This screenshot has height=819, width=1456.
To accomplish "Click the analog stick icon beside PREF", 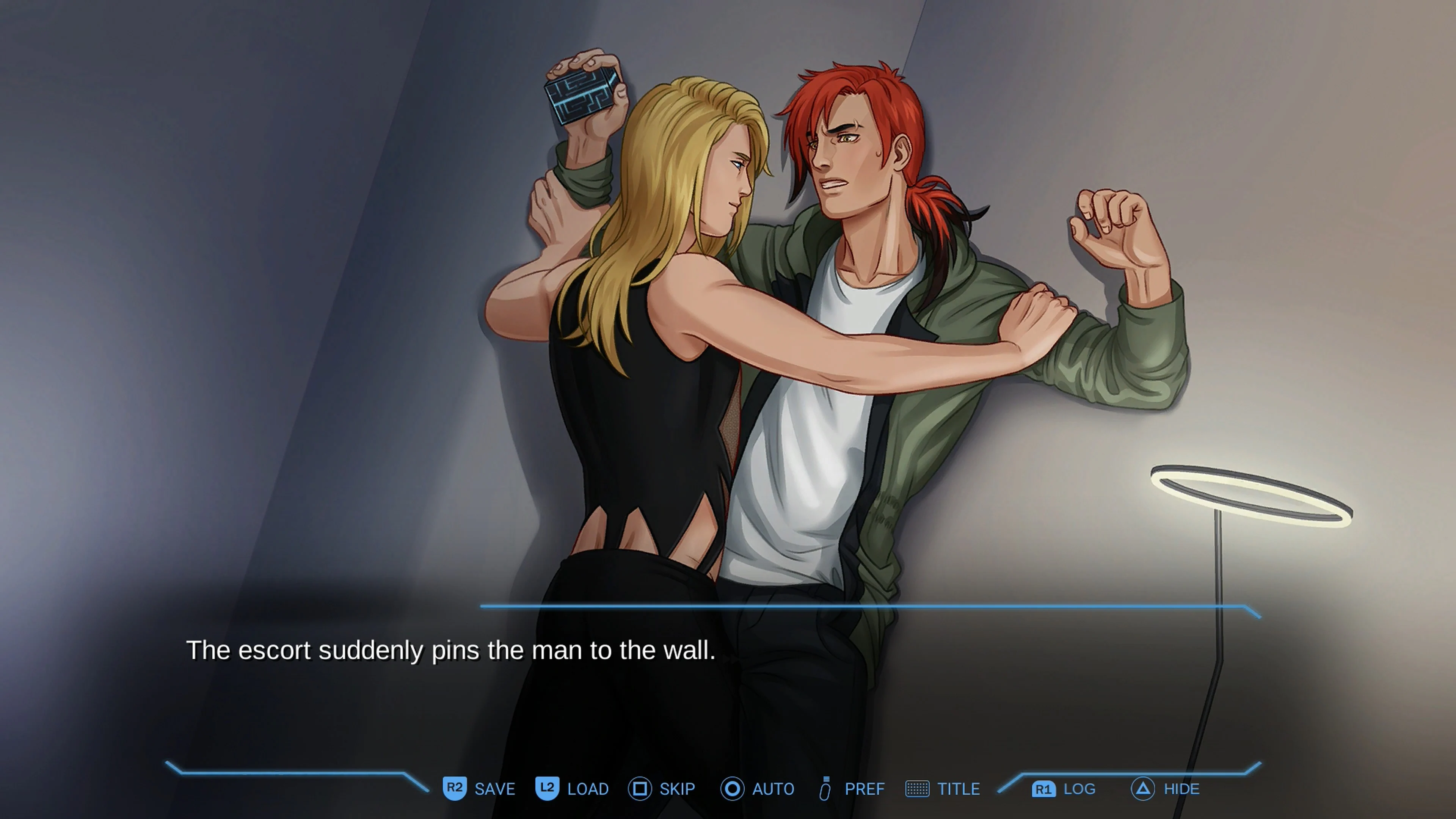I will coord(825,789).
